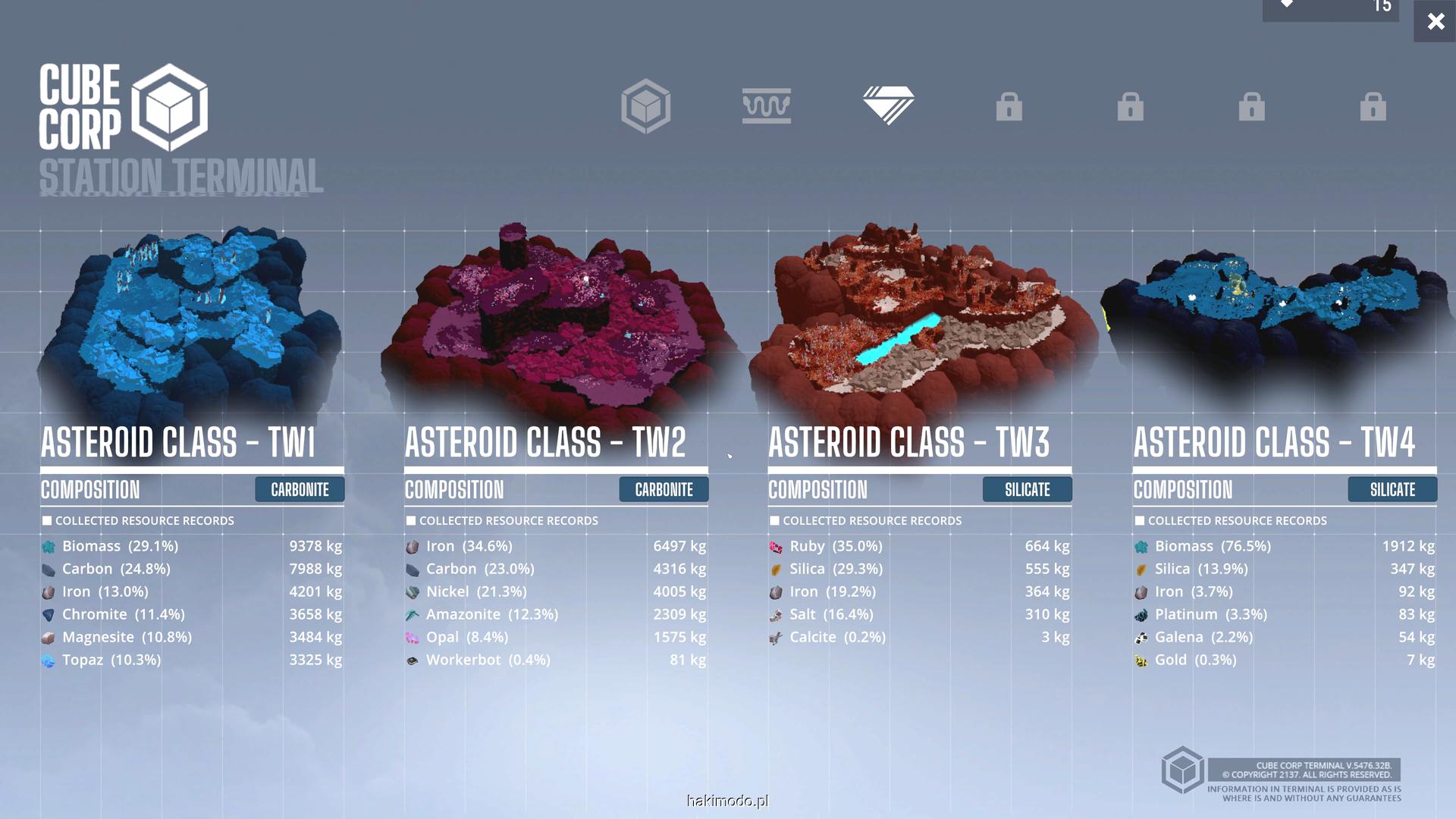Open the wavy coil icon tab
The width and height of the screenshot is (1456, 819).
pos(767,106)
